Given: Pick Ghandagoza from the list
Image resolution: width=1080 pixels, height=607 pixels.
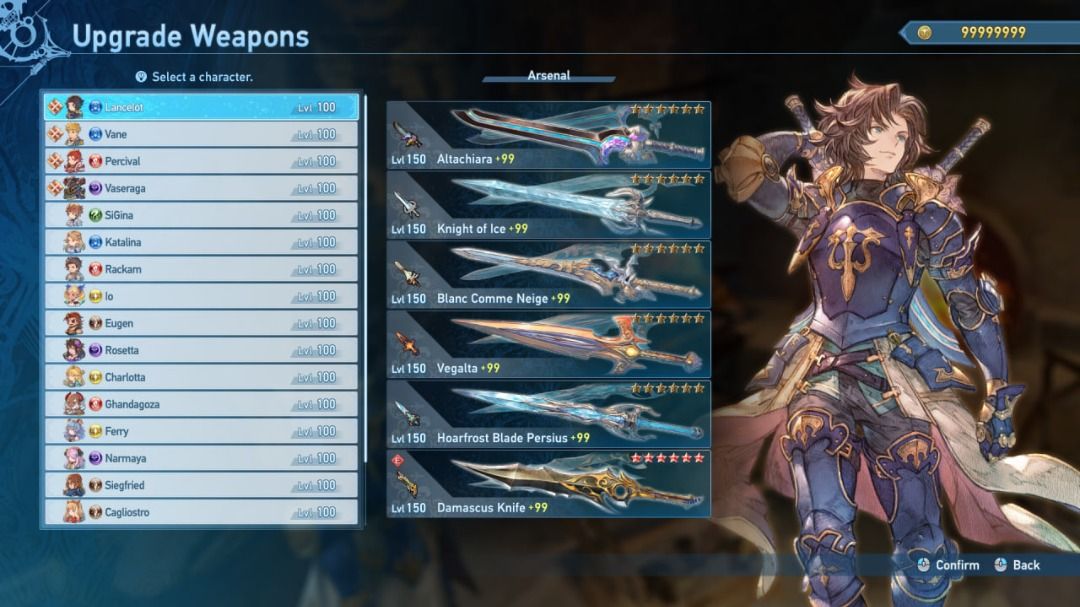Looking at the screenshot, I should pos(200,404).
